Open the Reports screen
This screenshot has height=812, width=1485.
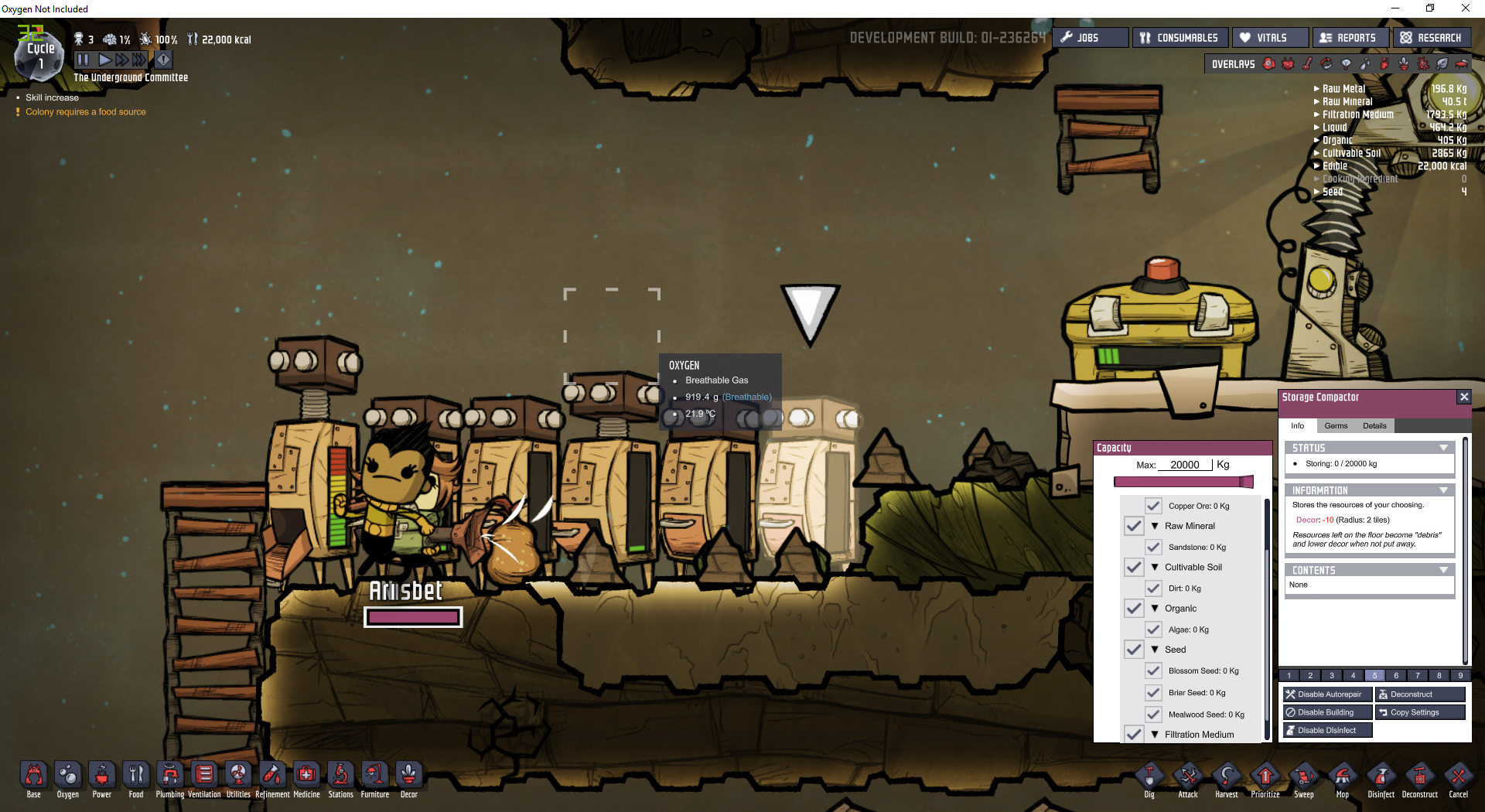point(1349,38)
